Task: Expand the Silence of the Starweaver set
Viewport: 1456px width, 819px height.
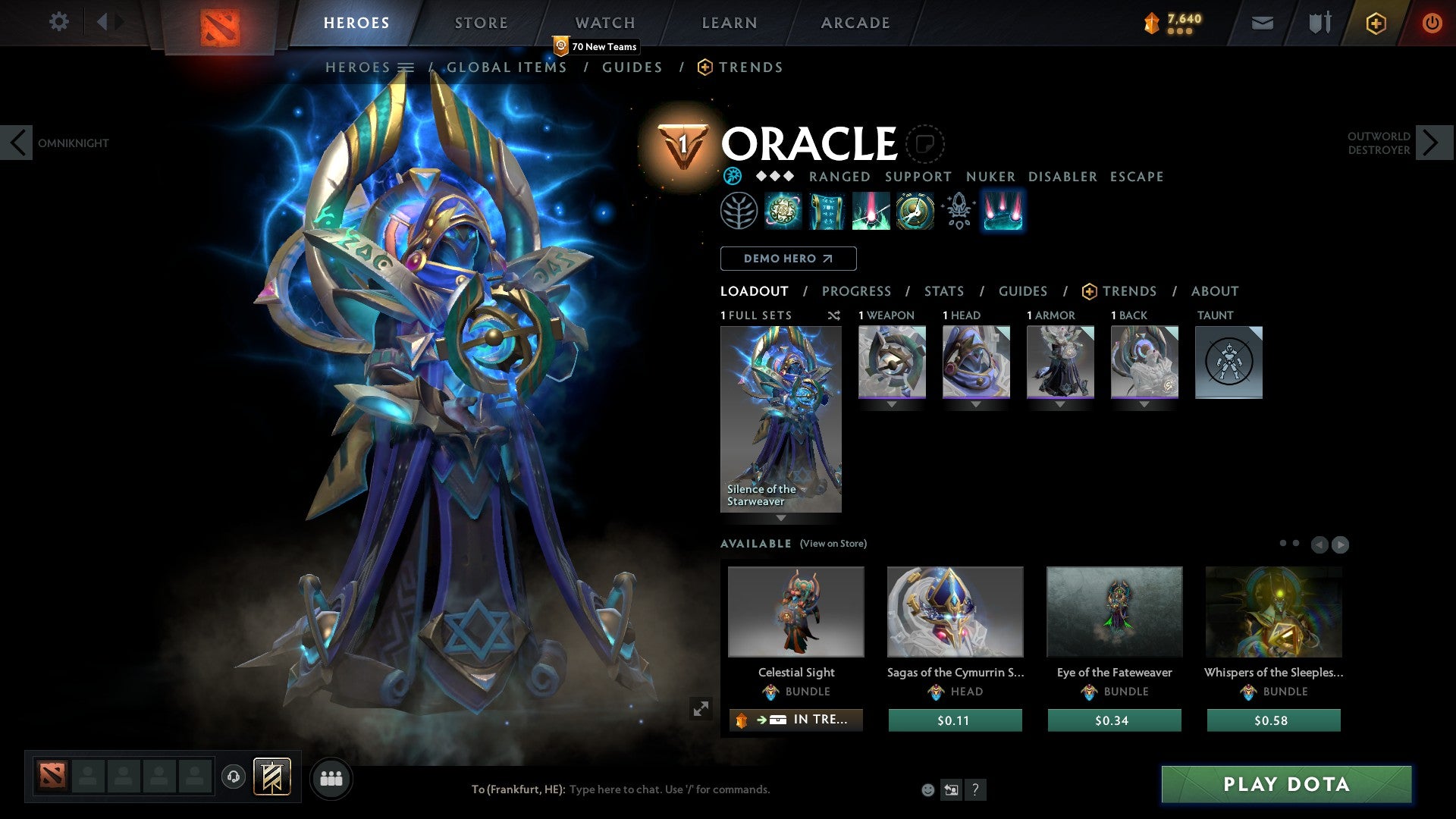Action: tap(780, 519)
